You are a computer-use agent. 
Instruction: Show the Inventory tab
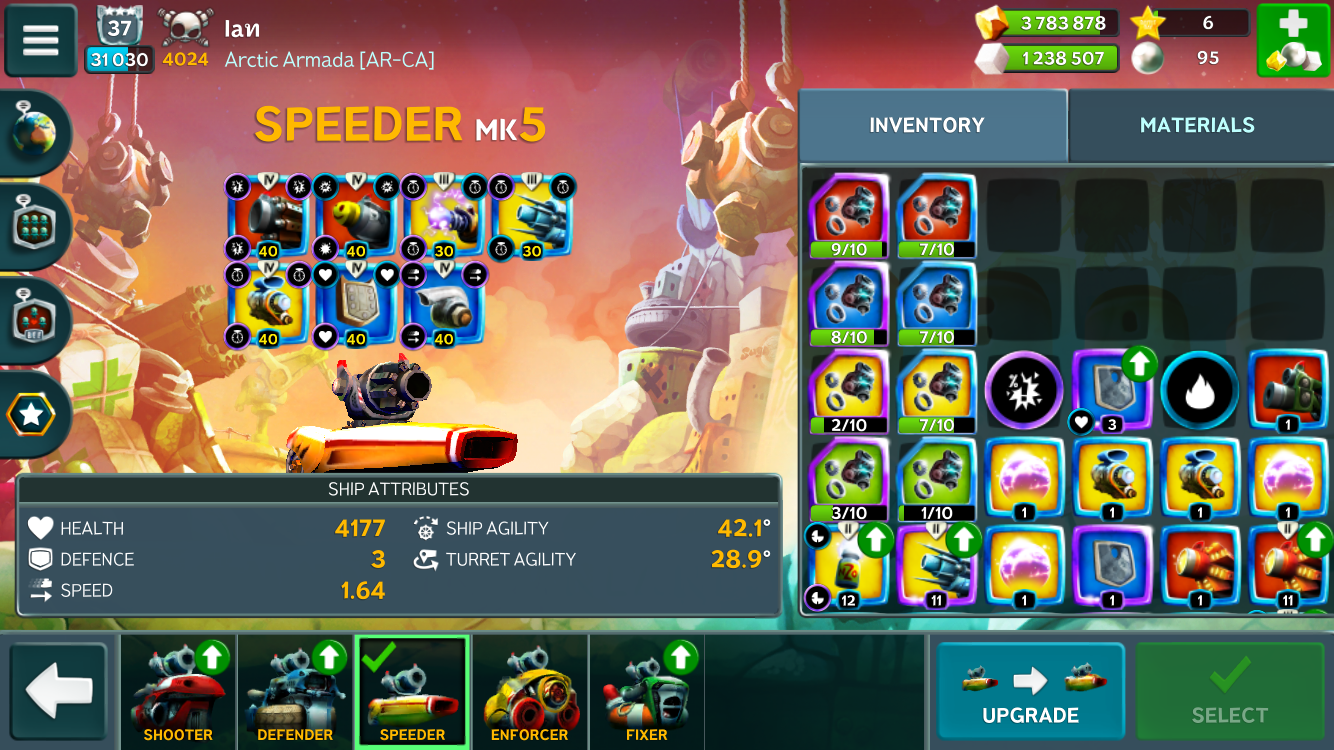pyautogui.click(x=927, y=125)
